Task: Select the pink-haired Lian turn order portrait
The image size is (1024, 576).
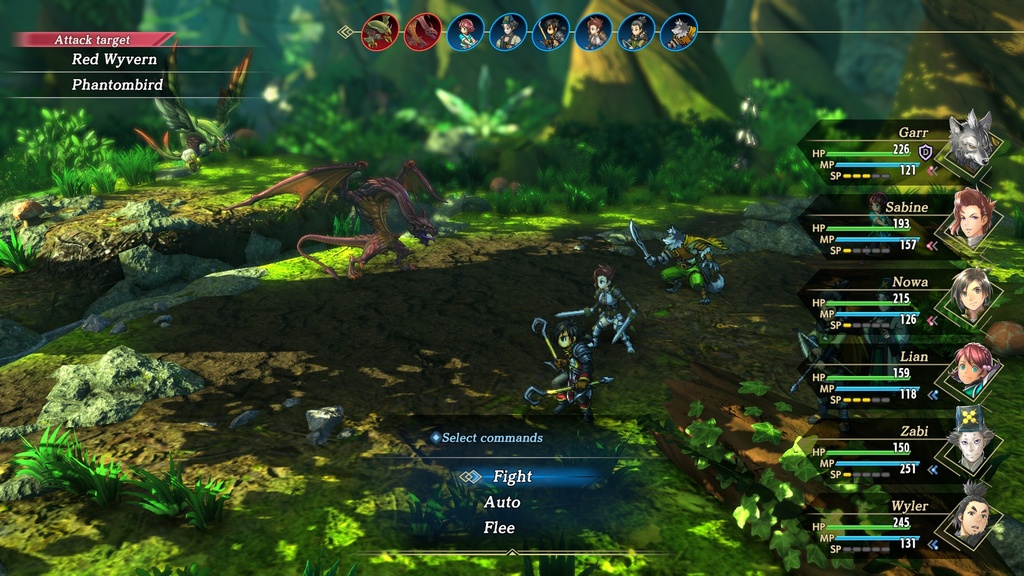Action: pos(465,32)
